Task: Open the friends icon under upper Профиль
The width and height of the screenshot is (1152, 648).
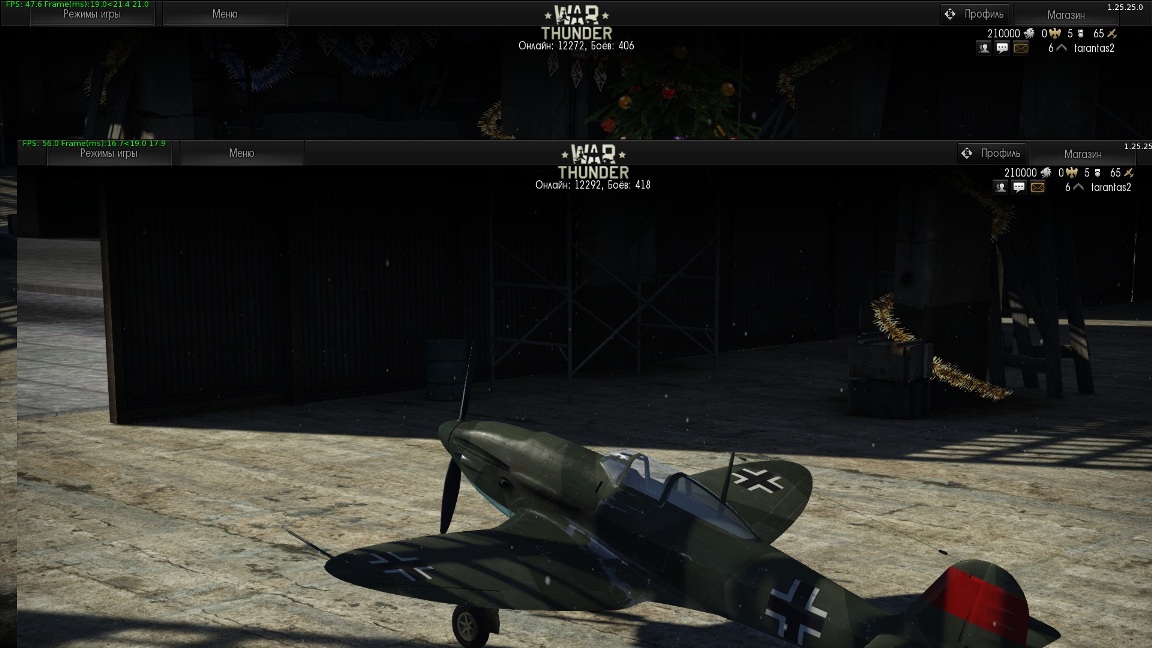Action: [x=985, y=47]
